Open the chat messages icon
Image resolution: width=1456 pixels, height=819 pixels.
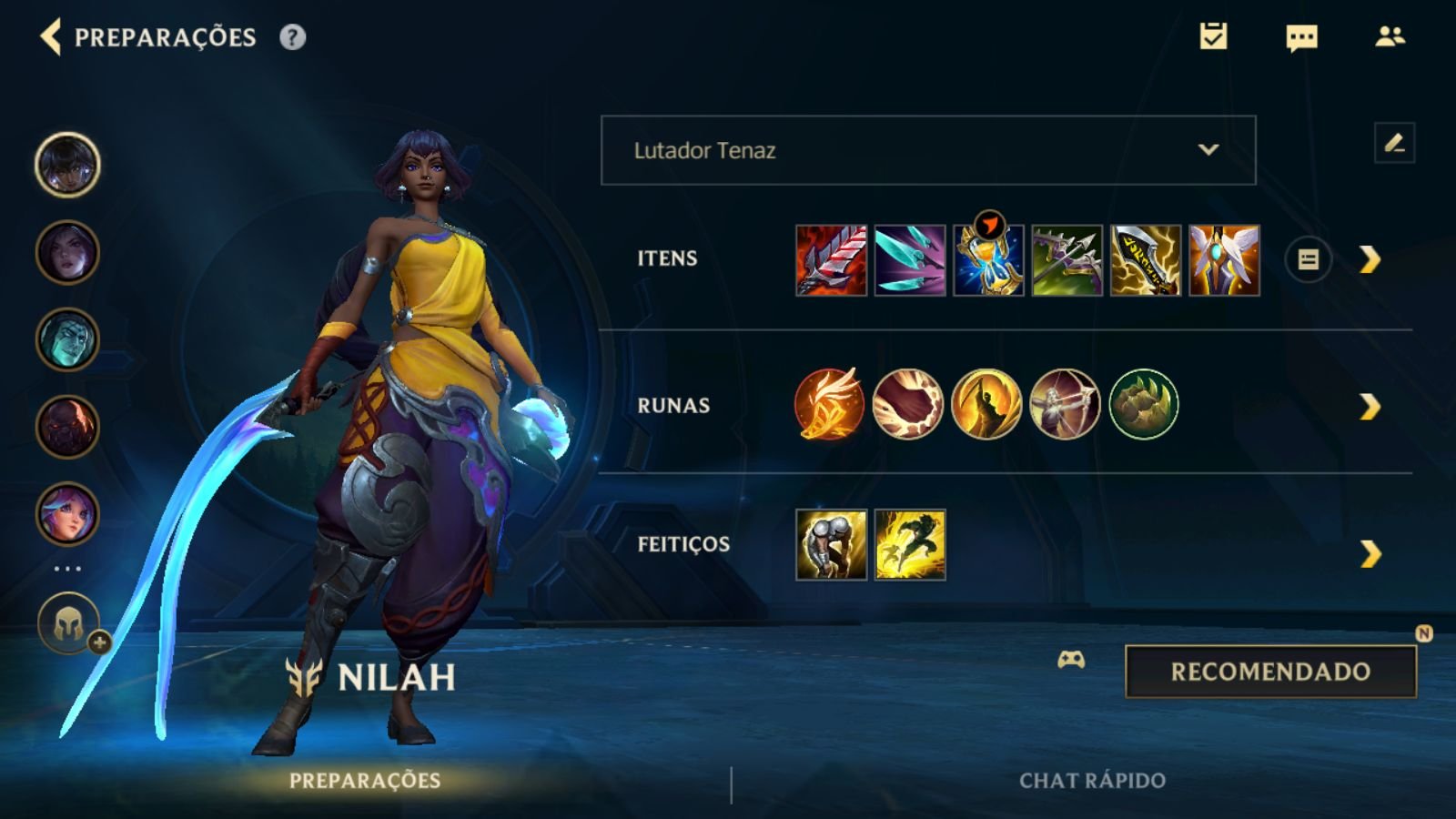1299,38
